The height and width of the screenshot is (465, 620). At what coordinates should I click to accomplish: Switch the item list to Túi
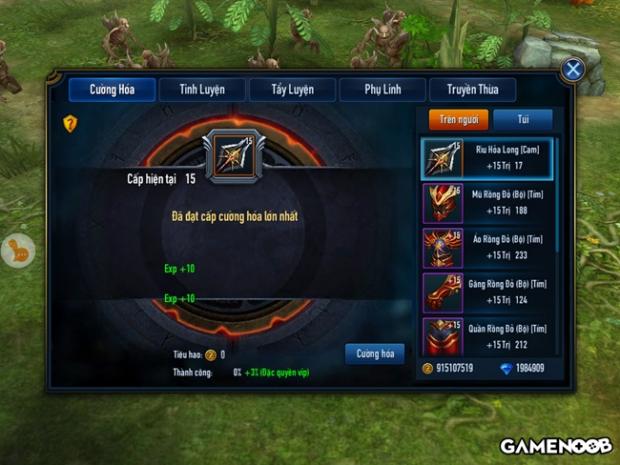point(521,119)
